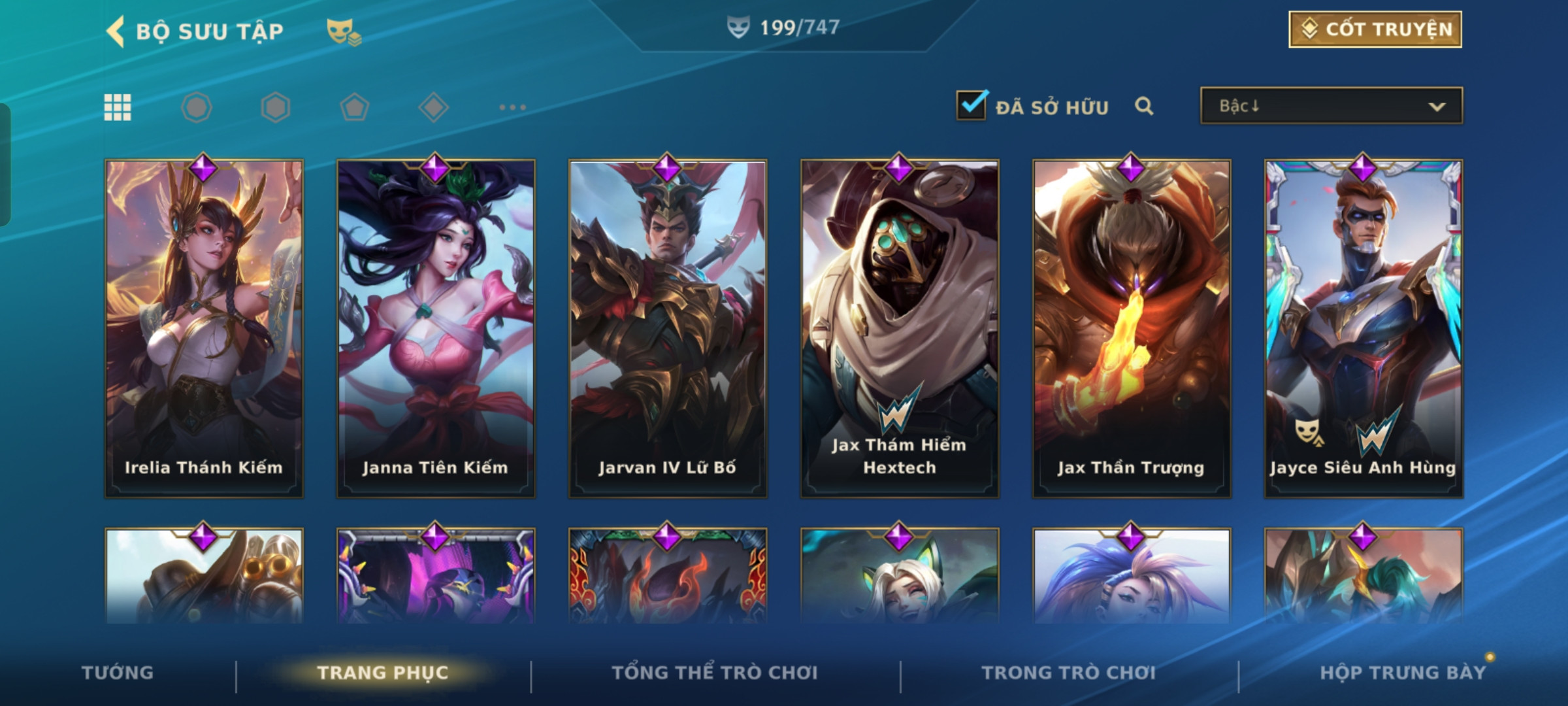Image resolution: width=1568 pixels, height=706 pixels.
Task: Select Irelia Thánh Kiếm skin card
Action: 204,328
